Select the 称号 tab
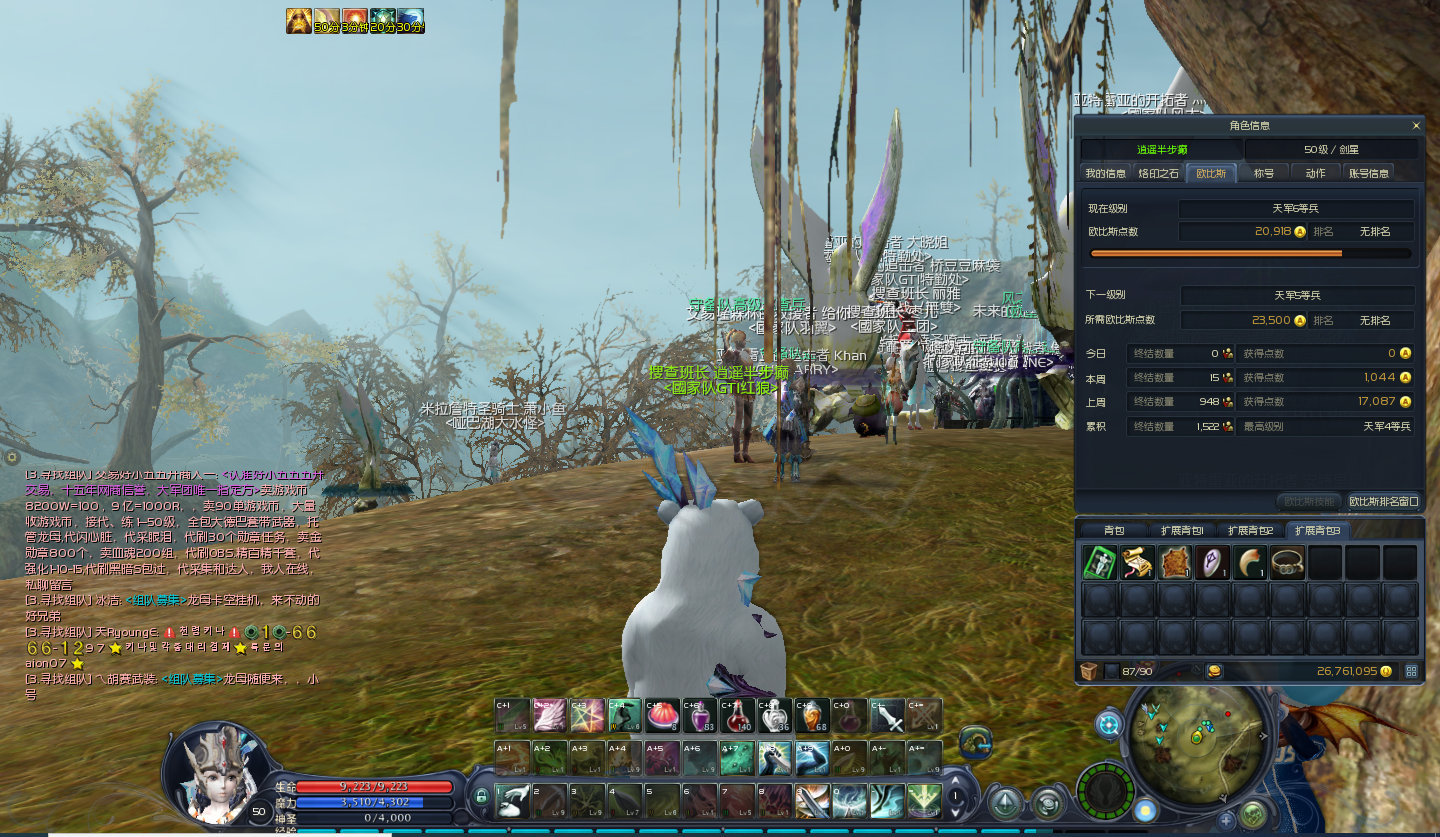 pyautogui.click(x=1264, y=173)
